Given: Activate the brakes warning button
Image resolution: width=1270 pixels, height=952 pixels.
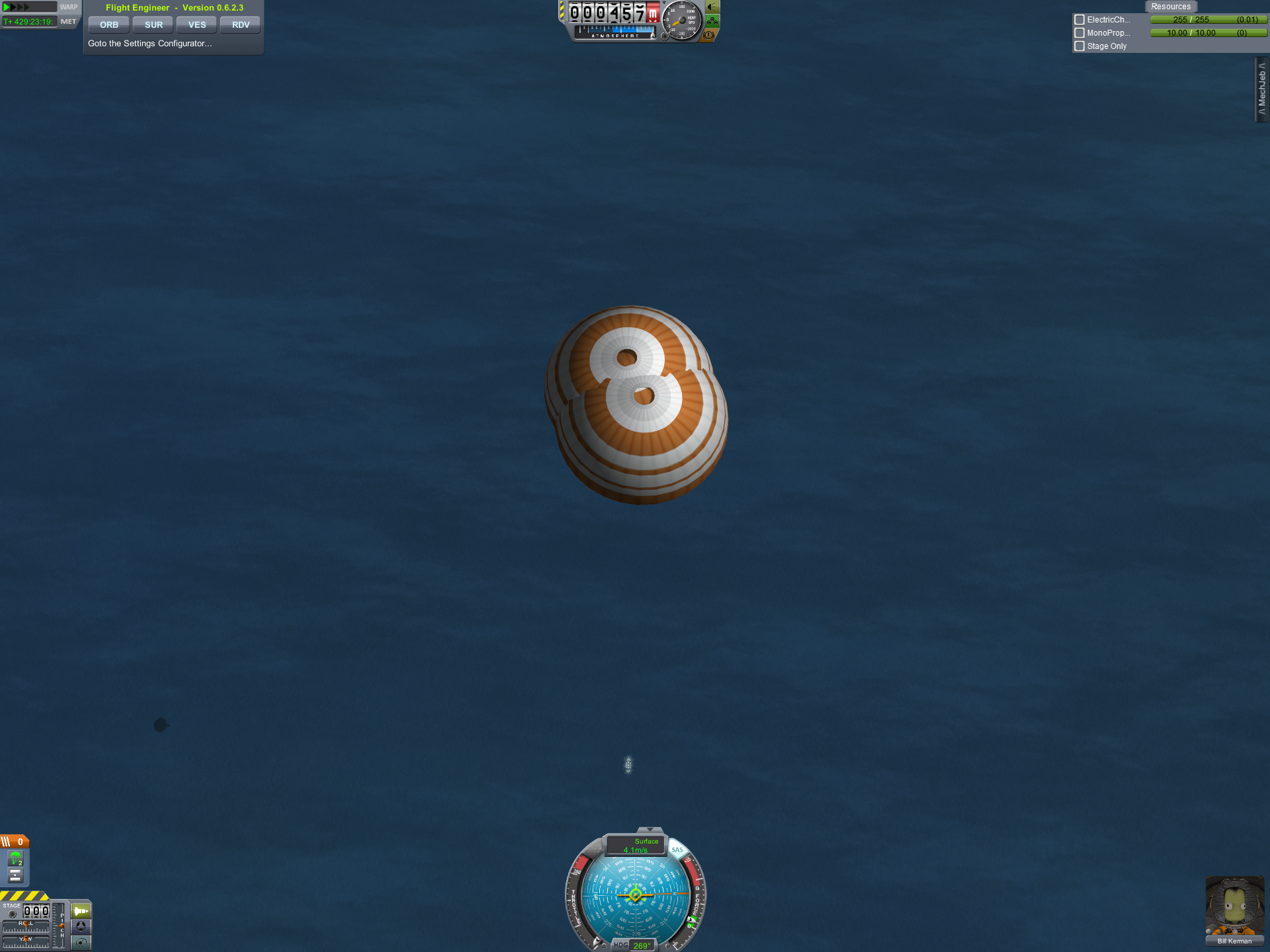Looking at the screenshot, I should (x=708, y=35).
